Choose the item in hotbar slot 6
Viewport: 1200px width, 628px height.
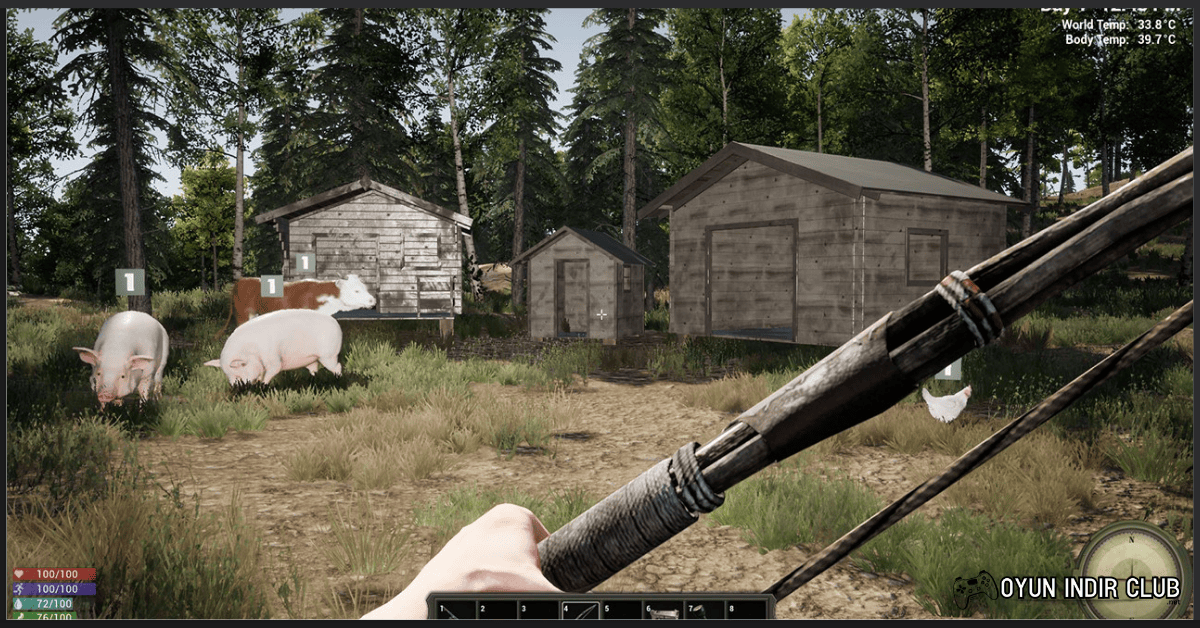click(x=663, y=610)
